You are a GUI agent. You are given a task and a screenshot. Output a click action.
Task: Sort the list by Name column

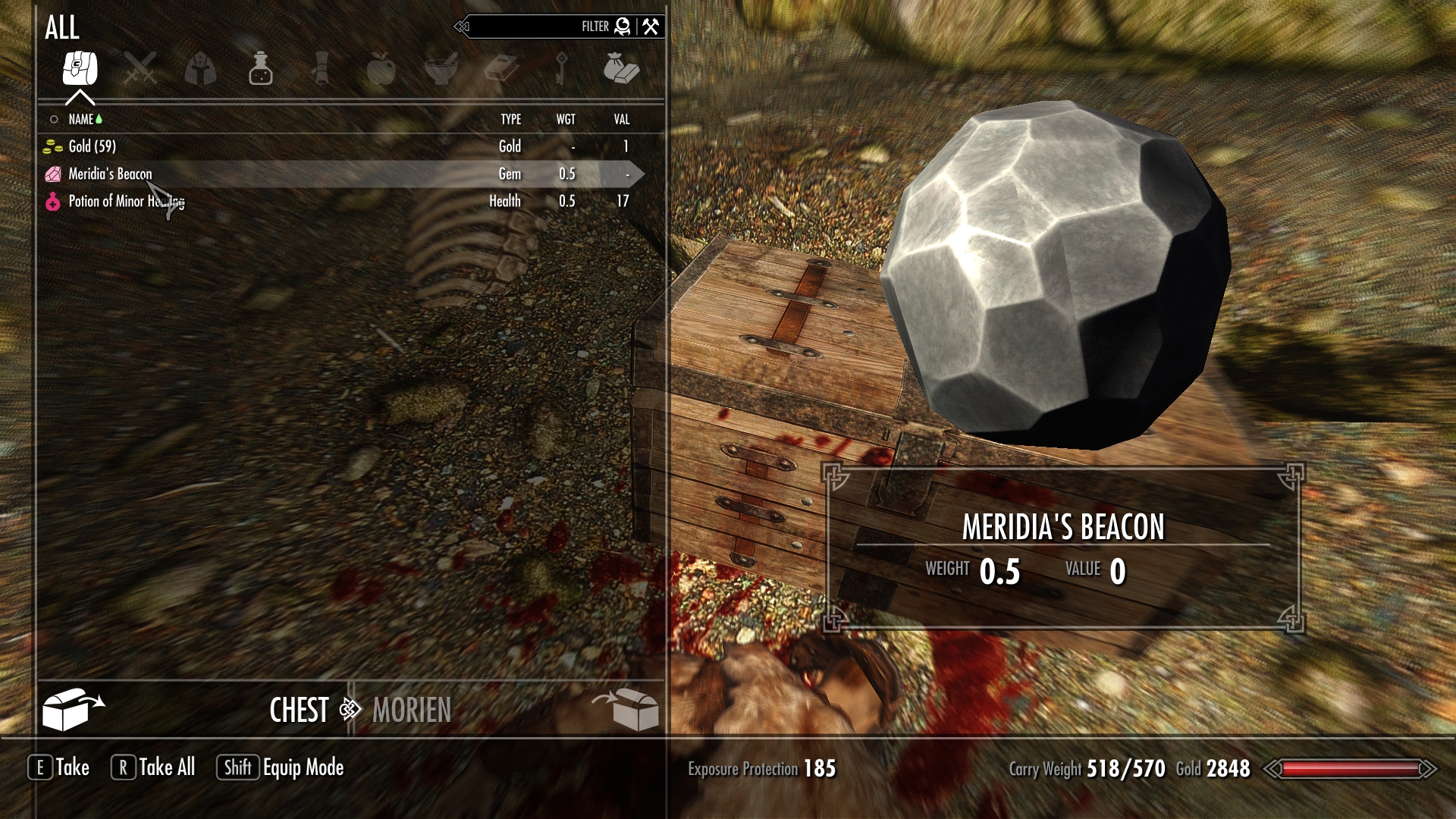coord(81,119)
